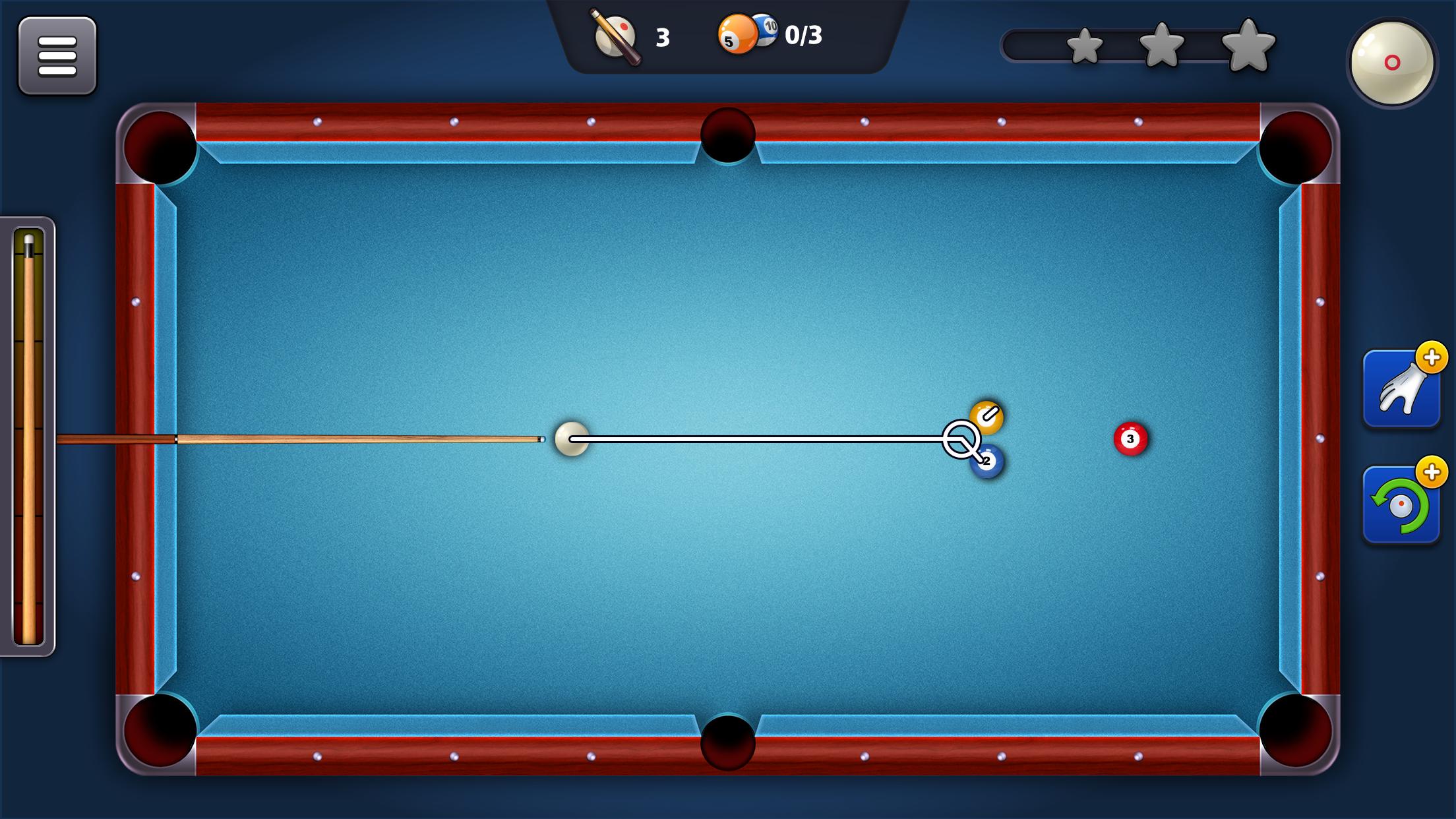Click the cue ball spin selector
The height and width of the screenshot is (819, 1456).
[1392, 63]
